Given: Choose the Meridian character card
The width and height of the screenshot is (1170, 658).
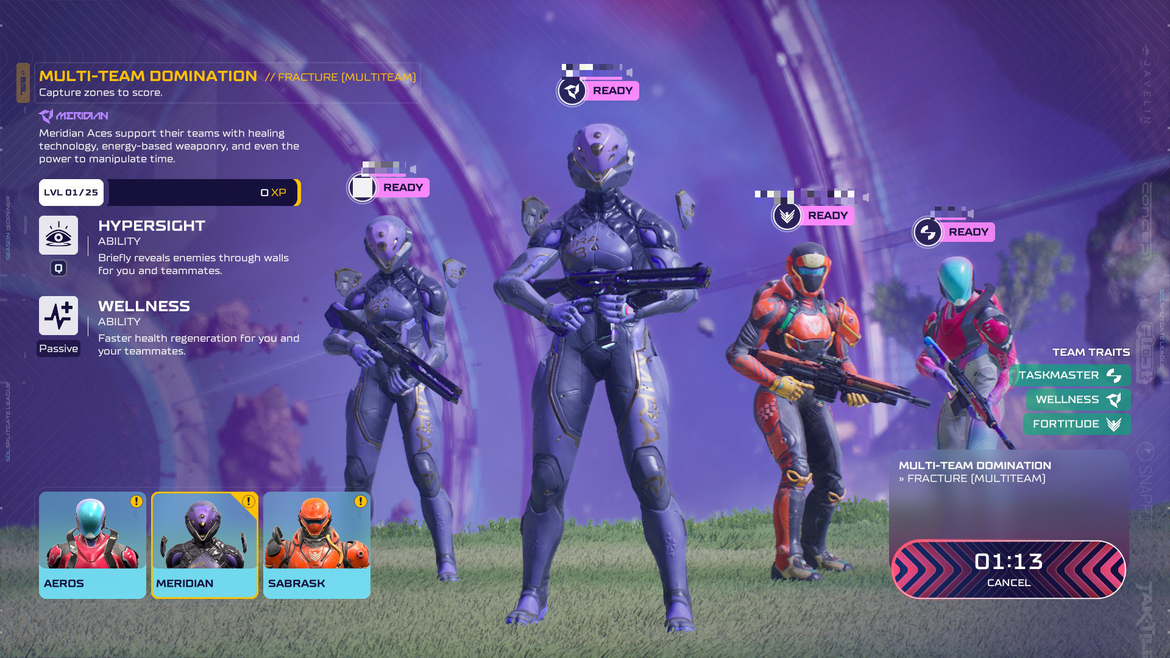Looking at the screenshot, I should tap(204, 545).
